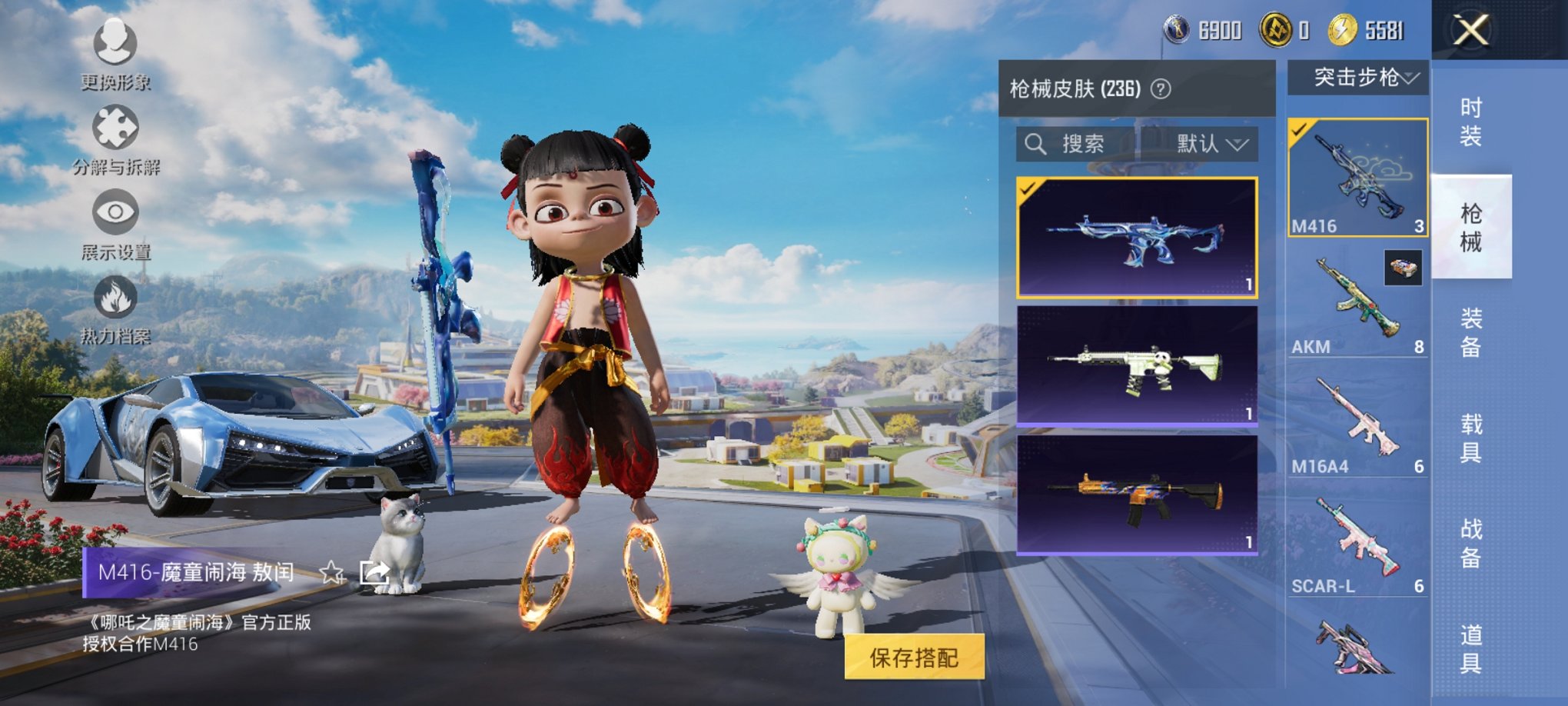The image size is (1568, 706).
Task: Favorite the skin with the star icon
Action: coord(331,572)
